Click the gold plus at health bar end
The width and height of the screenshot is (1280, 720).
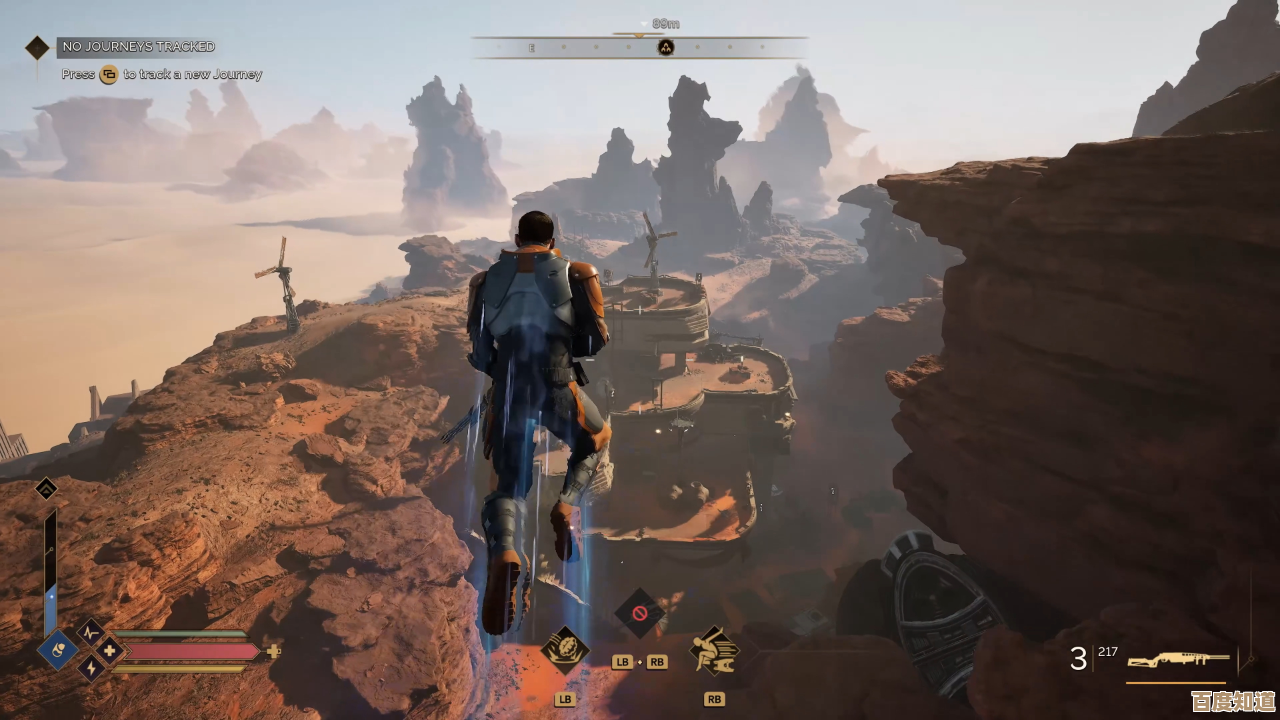(x=273, y=651)
